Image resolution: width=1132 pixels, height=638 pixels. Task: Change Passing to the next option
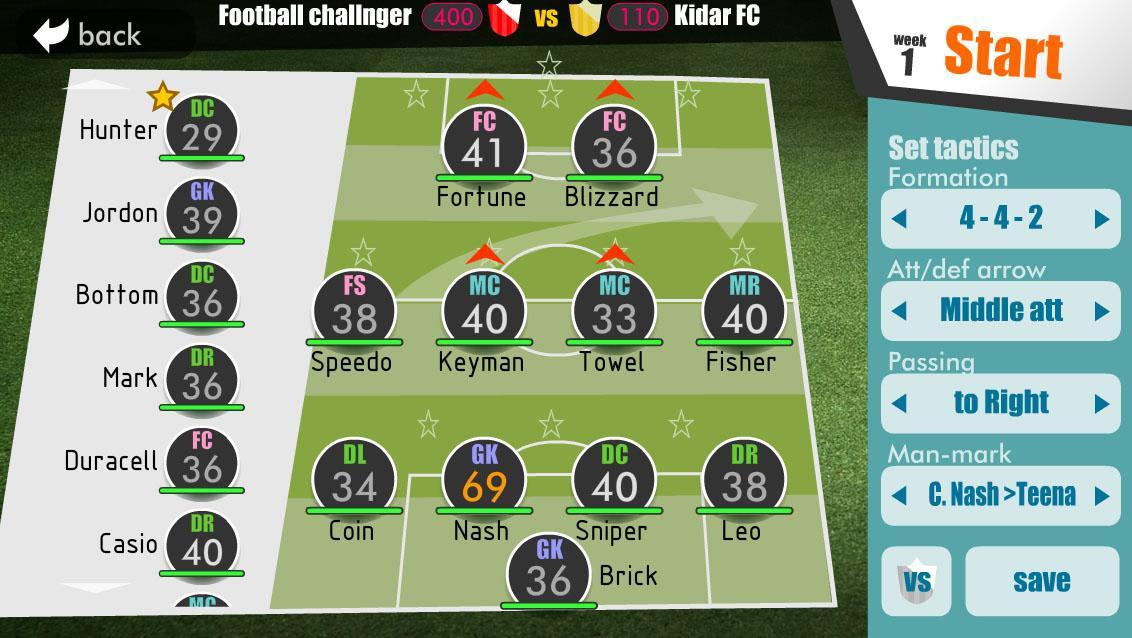point(1102,403)
